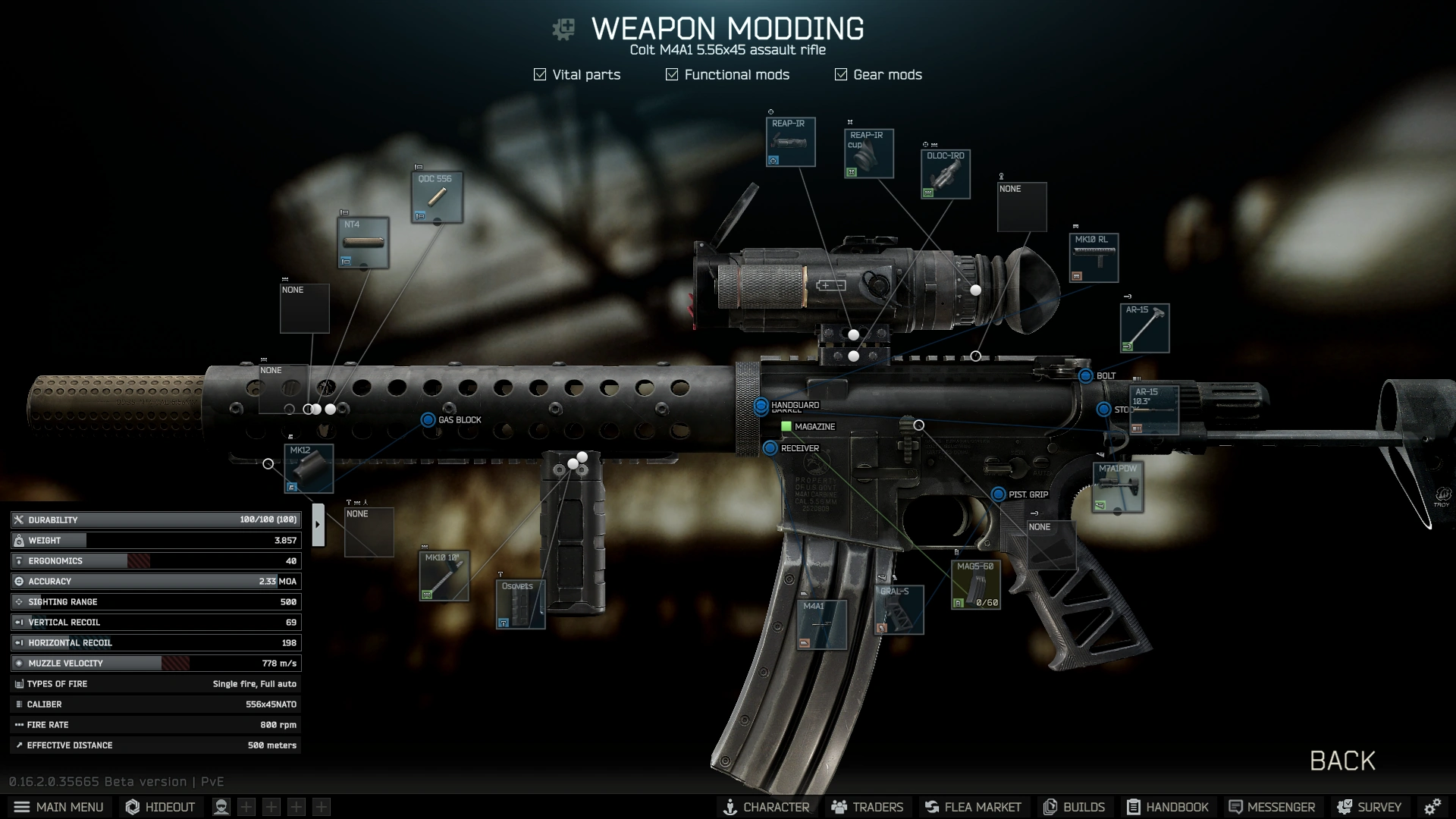Toggle the Vital parts checkbox
1456x819 pixels.
[540, 74]
